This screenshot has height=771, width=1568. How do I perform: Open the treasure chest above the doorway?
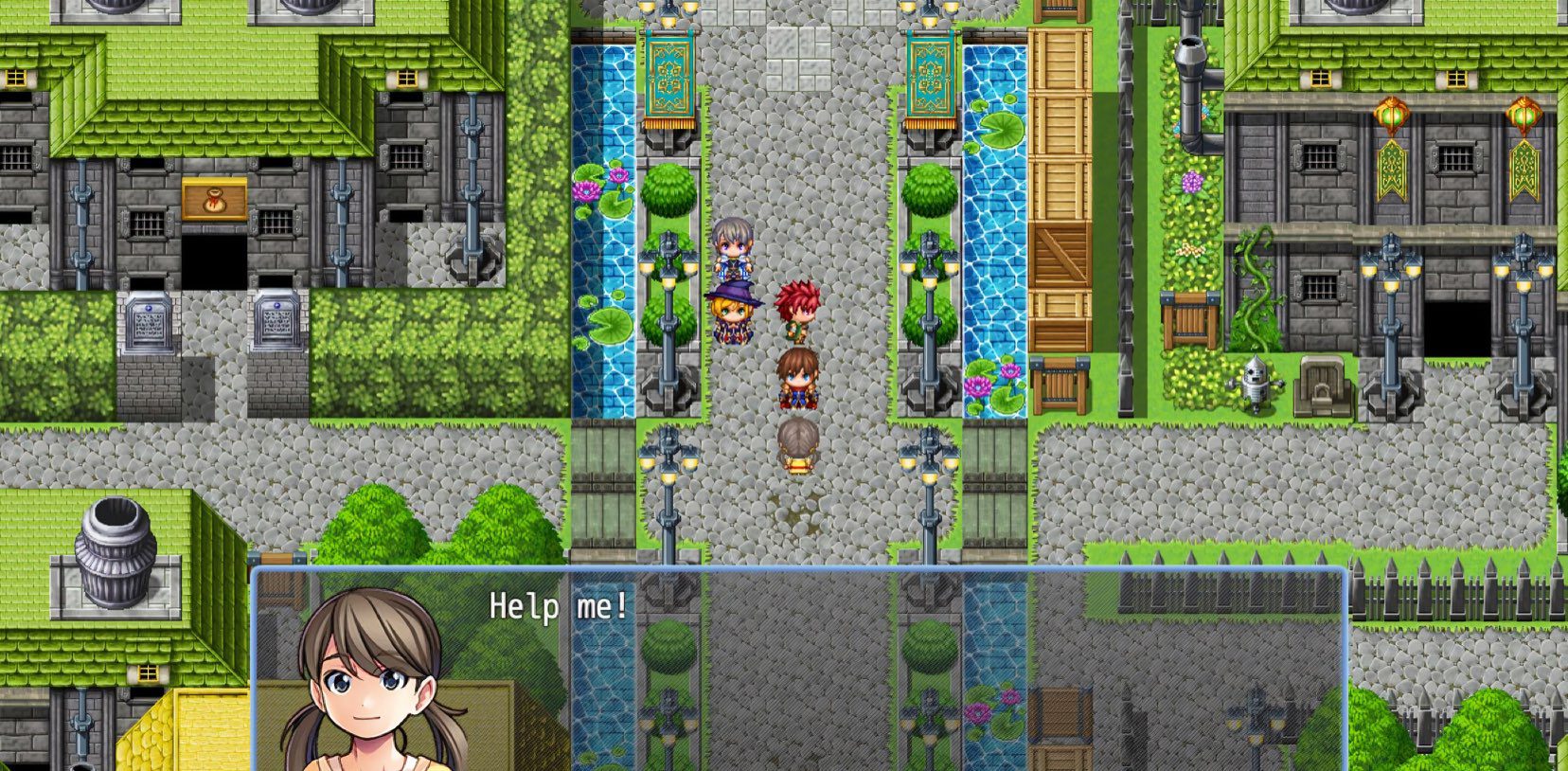(x=216, y=199)
